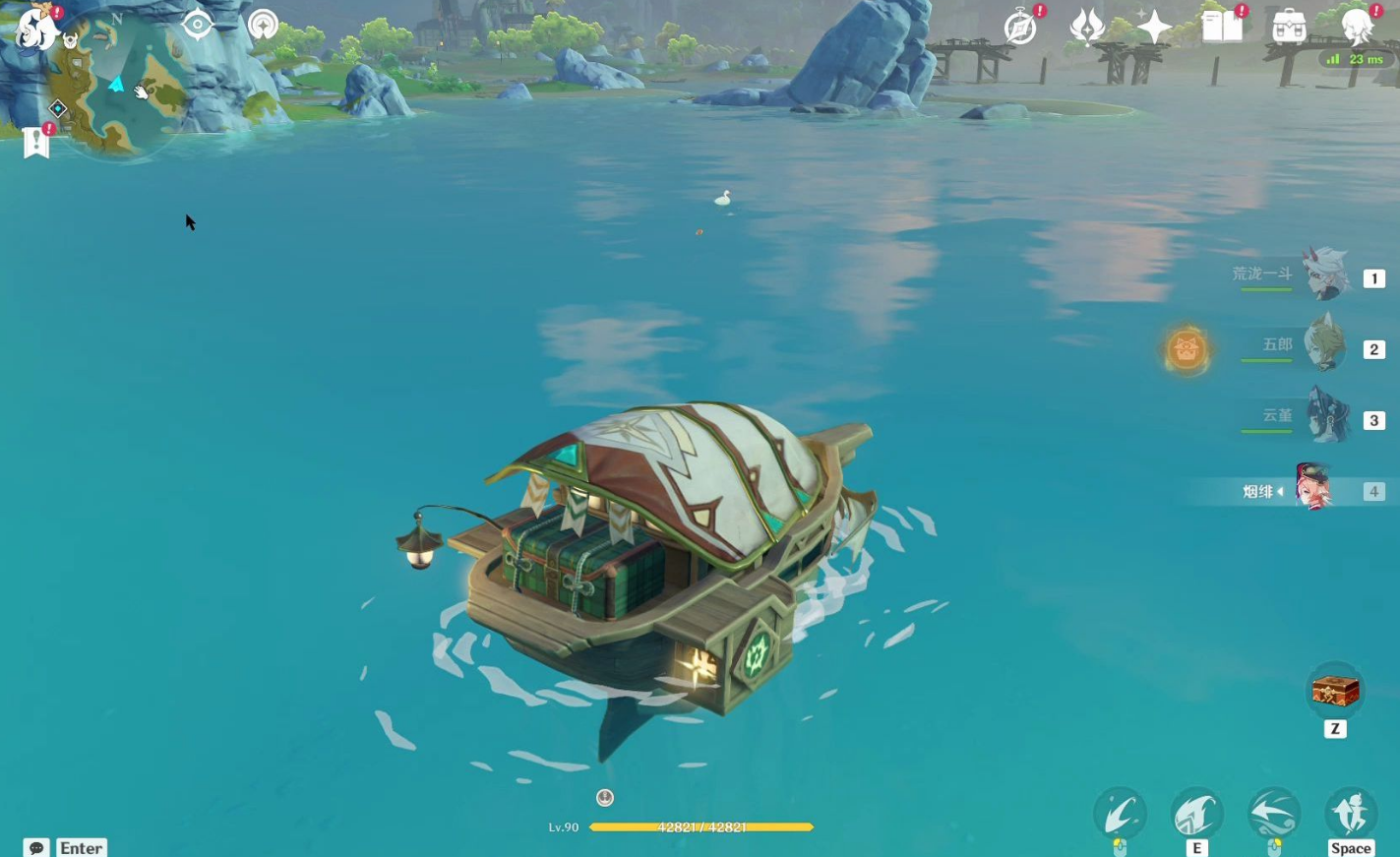
Task: Open the arch-shaped star icon beside the minimap
Action: coord(263,25)
